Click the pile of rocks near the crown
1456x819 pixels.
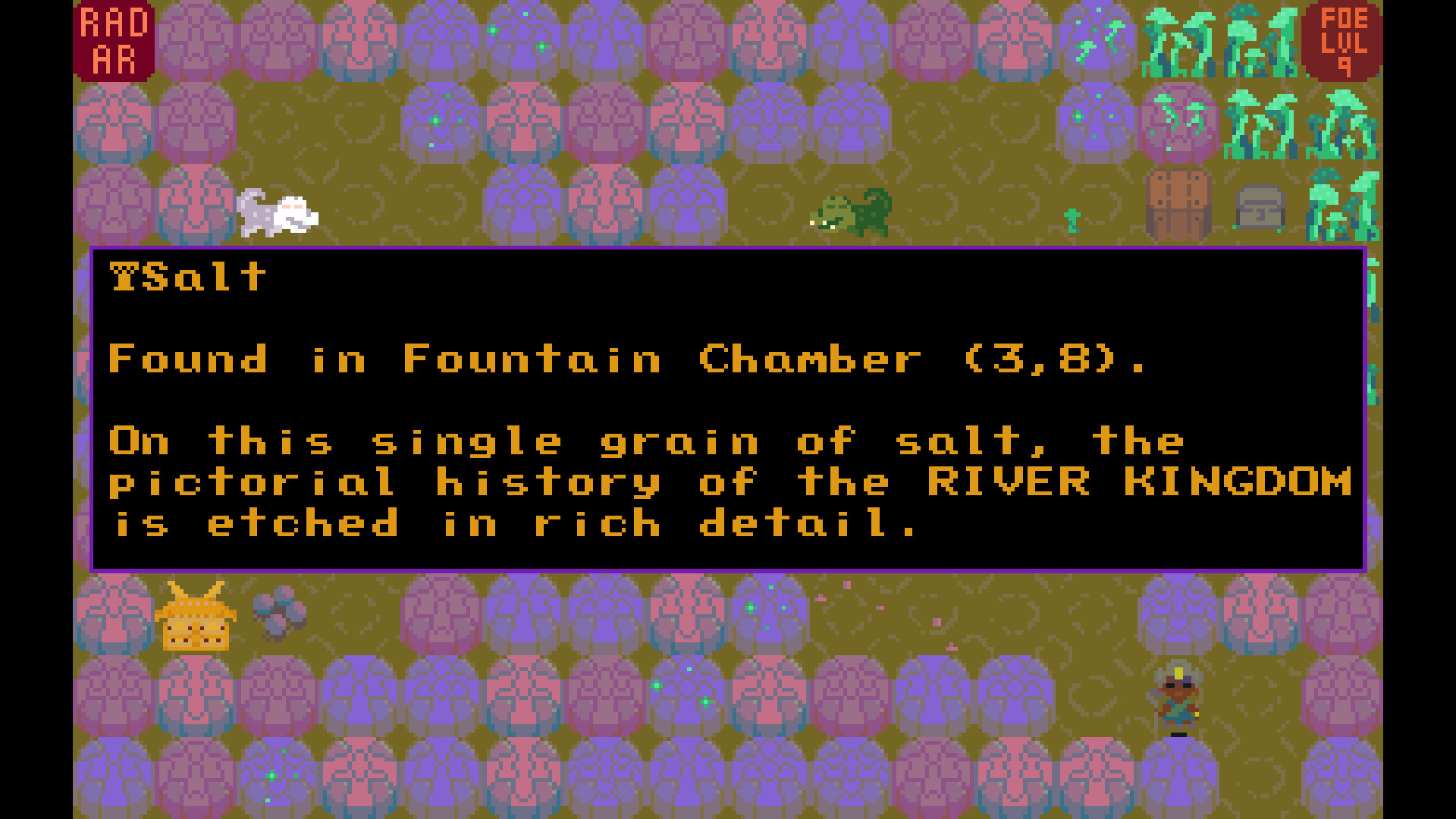tap(281, 614)
